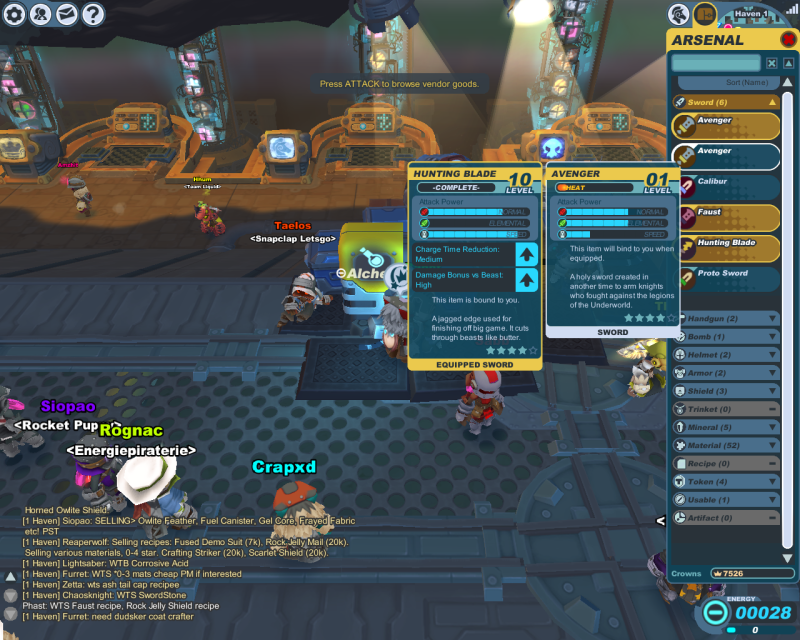Choose Hunting Blade in the Arsenal list

click(x=725, y=248)
